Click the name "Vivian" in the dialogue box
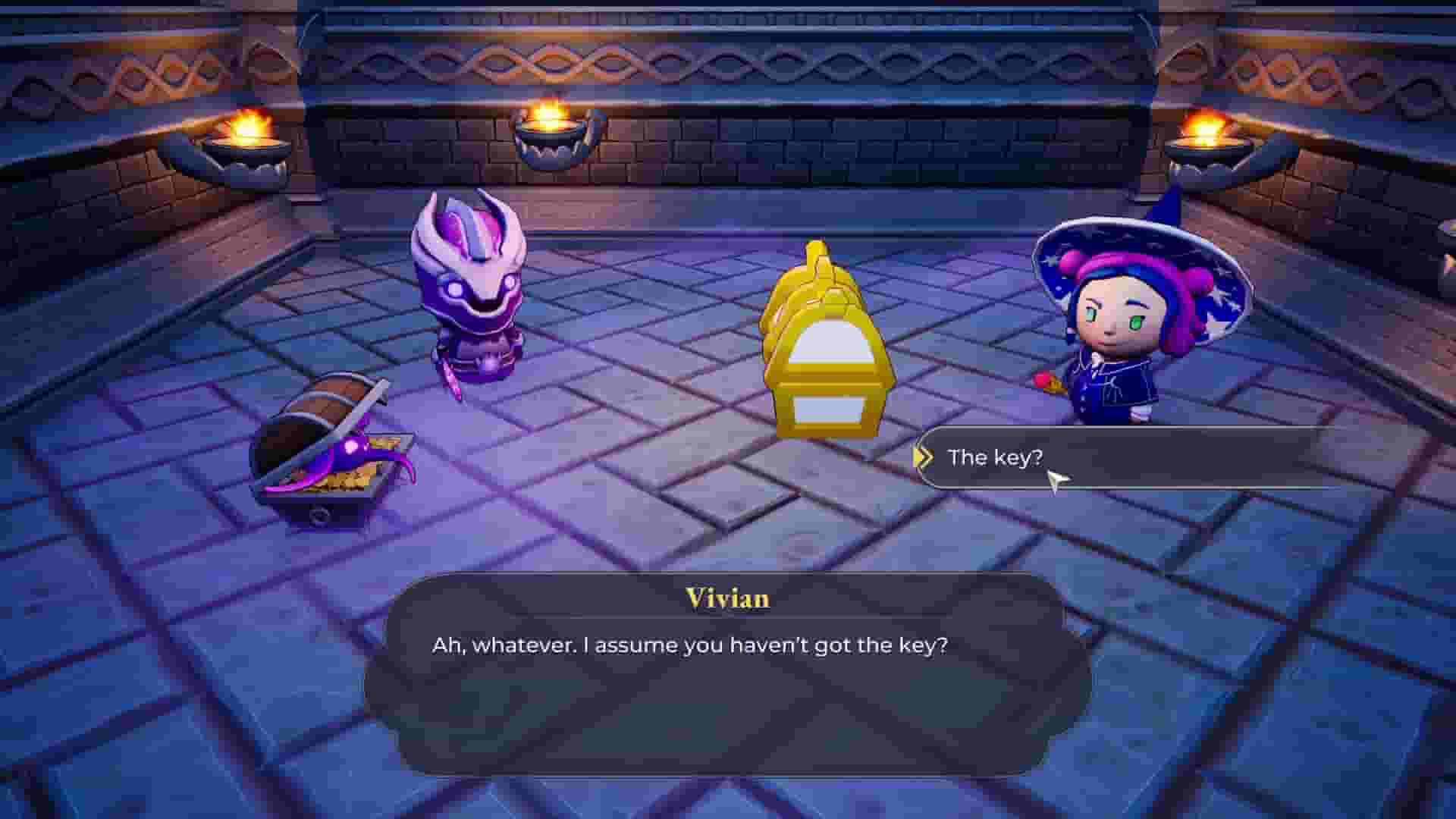 click(727, 599)
